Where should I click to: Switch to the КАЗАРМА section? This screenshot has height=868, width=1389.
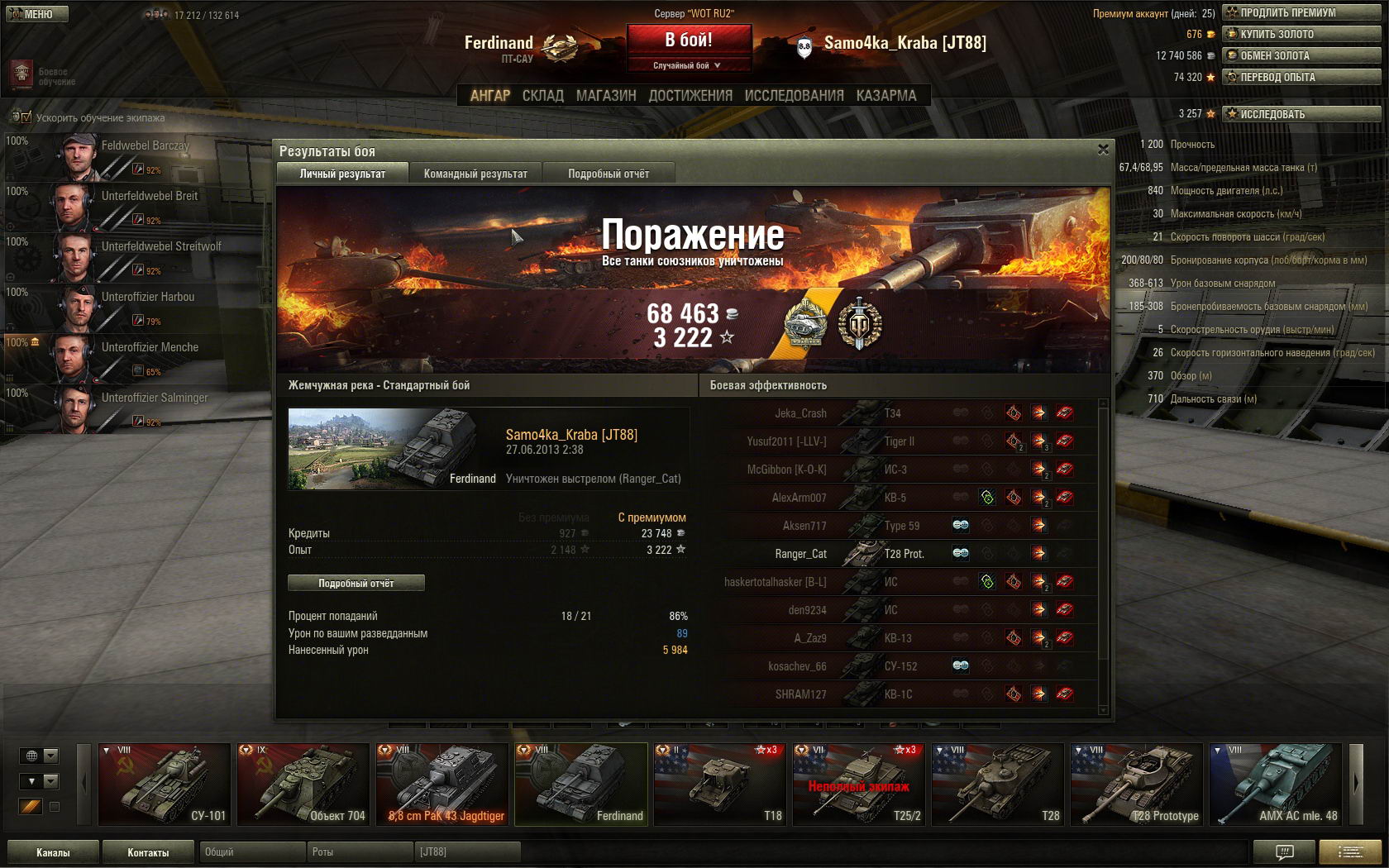886,96
